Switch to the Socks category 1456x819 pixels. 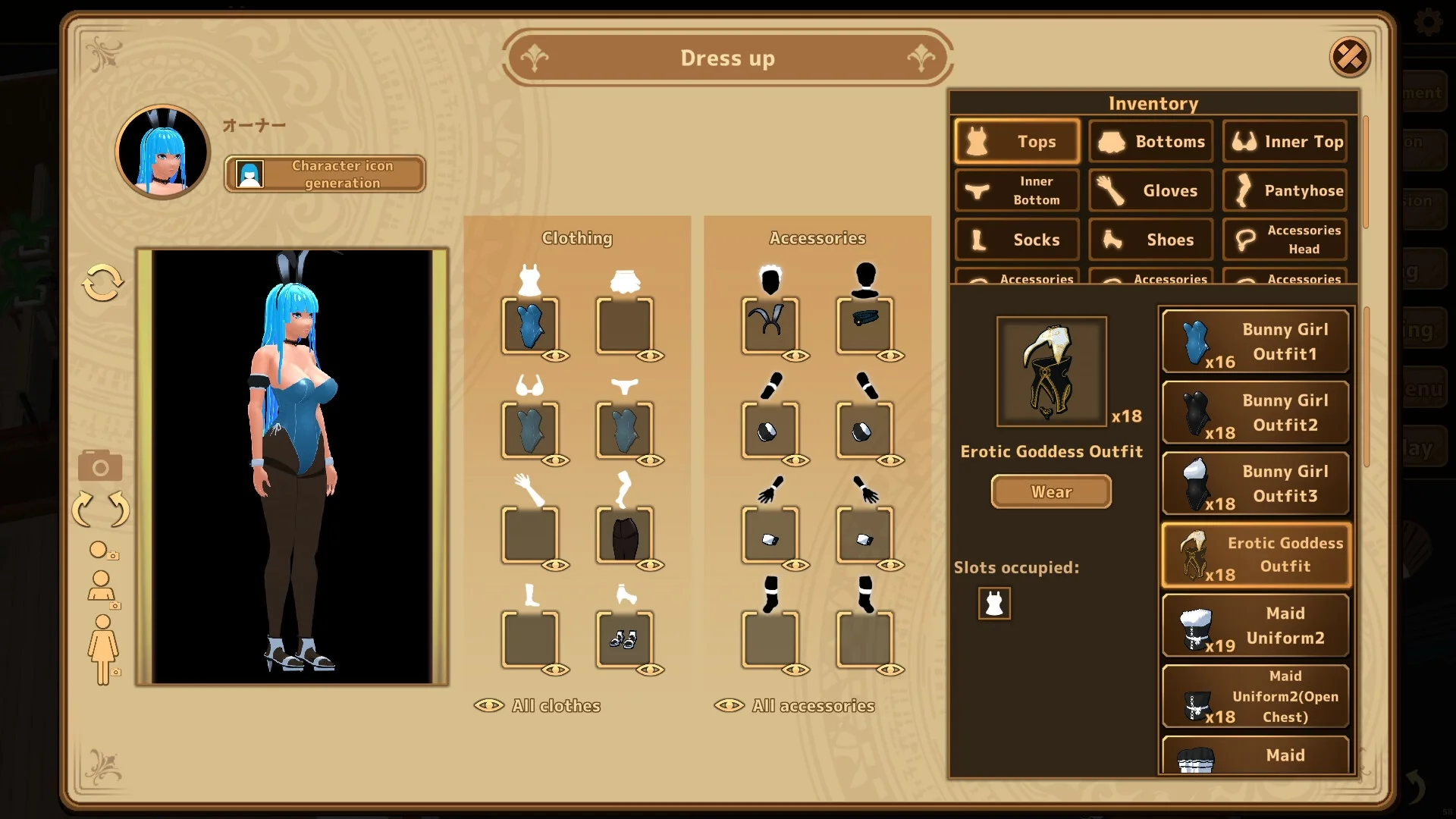1017,240
